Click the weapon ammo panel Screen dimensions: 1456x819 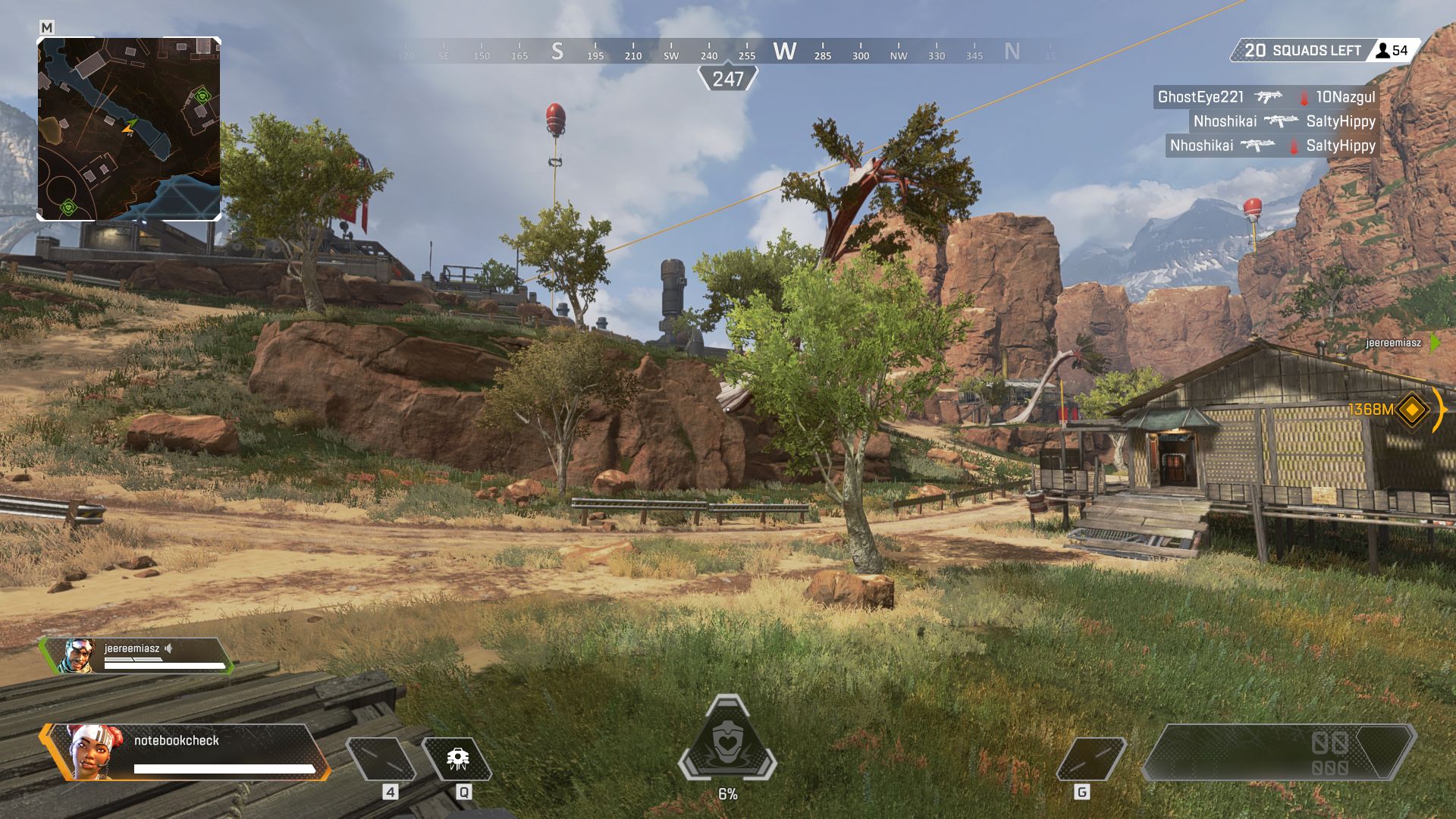[1279, 752]
